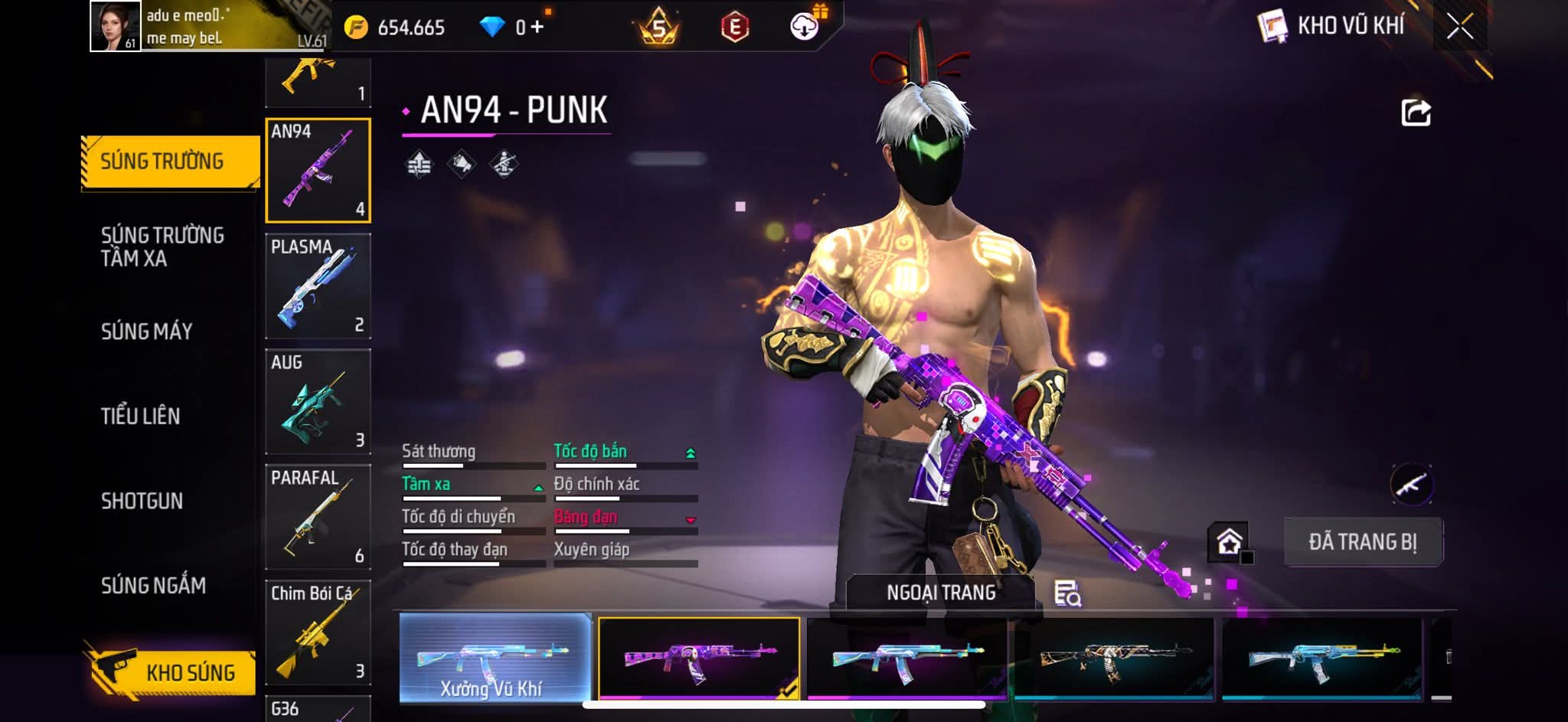Select the PLASMA weapon slot
Viewport: 1568px width, 722px height.
click(318, 286)
